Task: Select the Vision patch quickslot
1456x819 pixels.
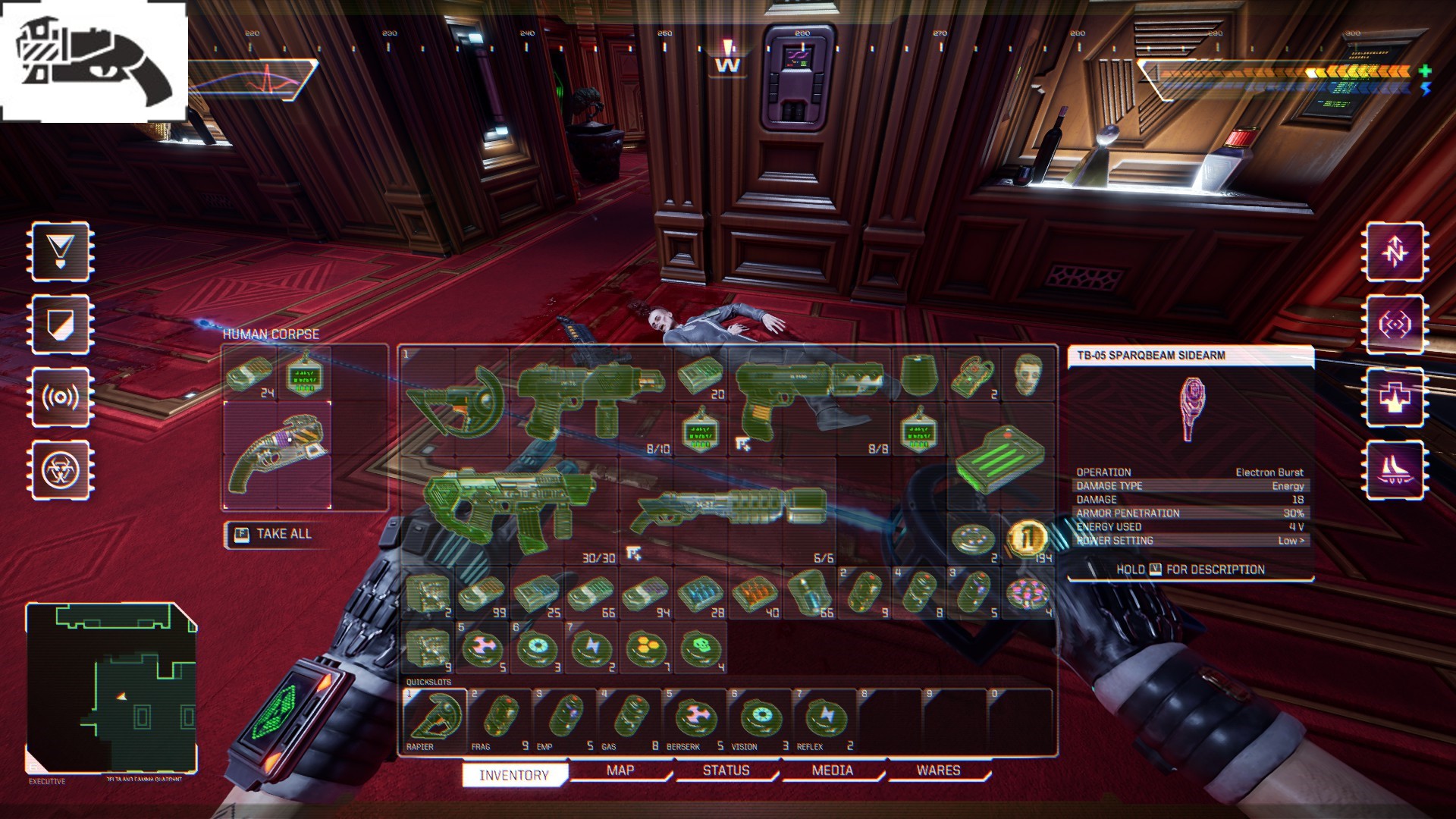Action: [759, 719]
